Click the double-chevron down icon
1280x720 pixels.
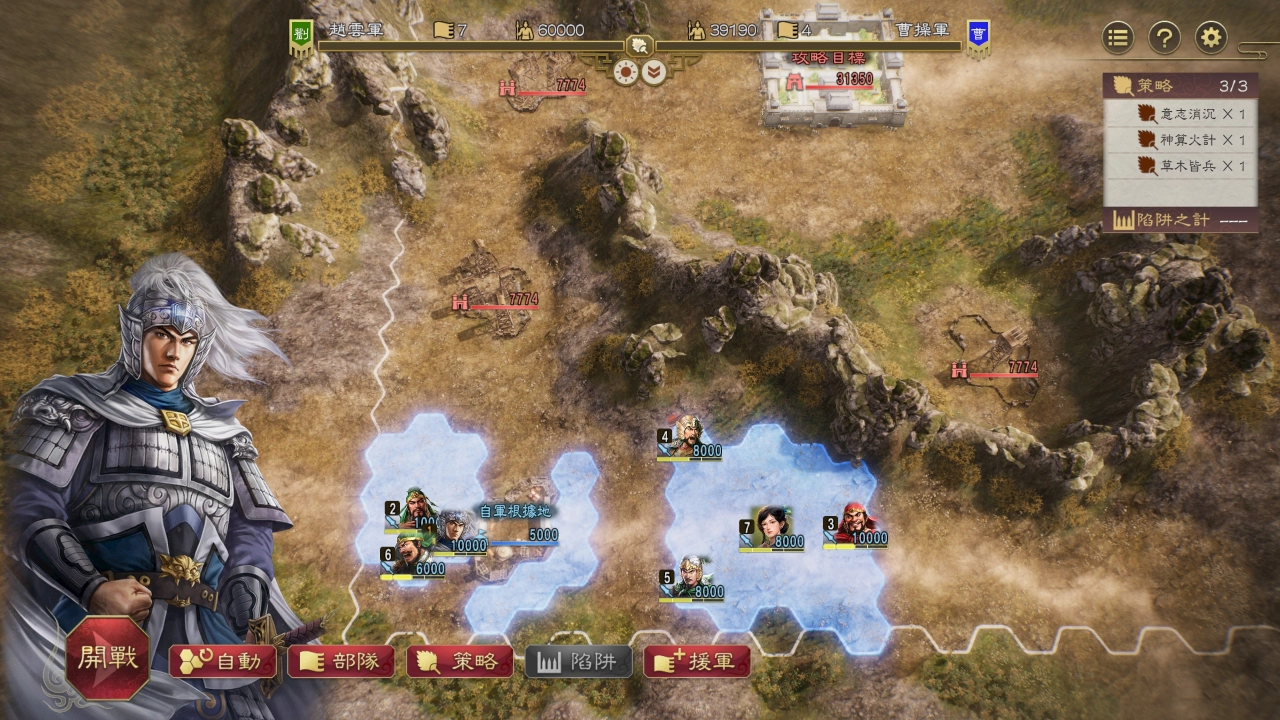(x=654, y=72)
